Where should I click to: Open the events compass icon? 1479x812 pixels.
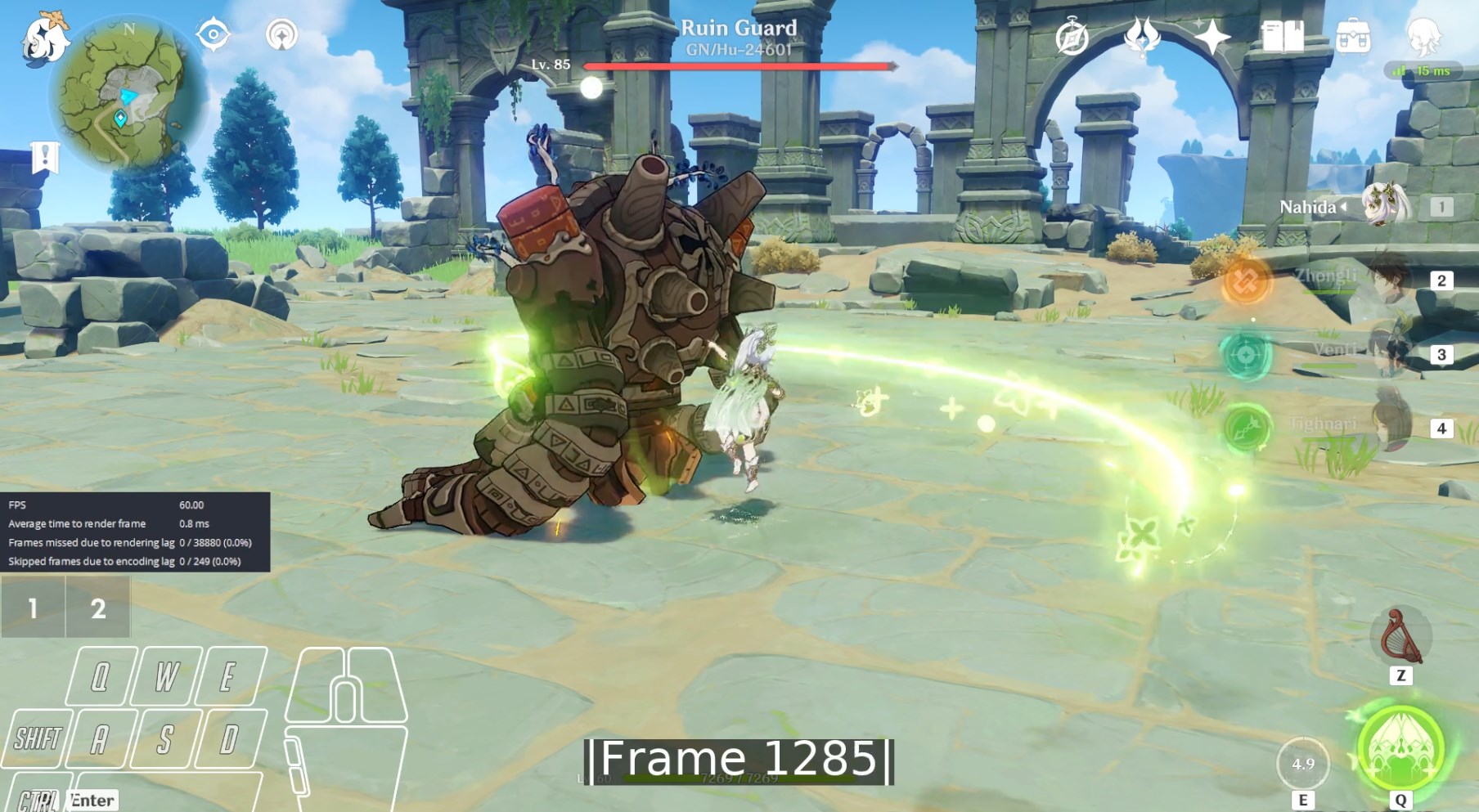(x=1072, y=37)
